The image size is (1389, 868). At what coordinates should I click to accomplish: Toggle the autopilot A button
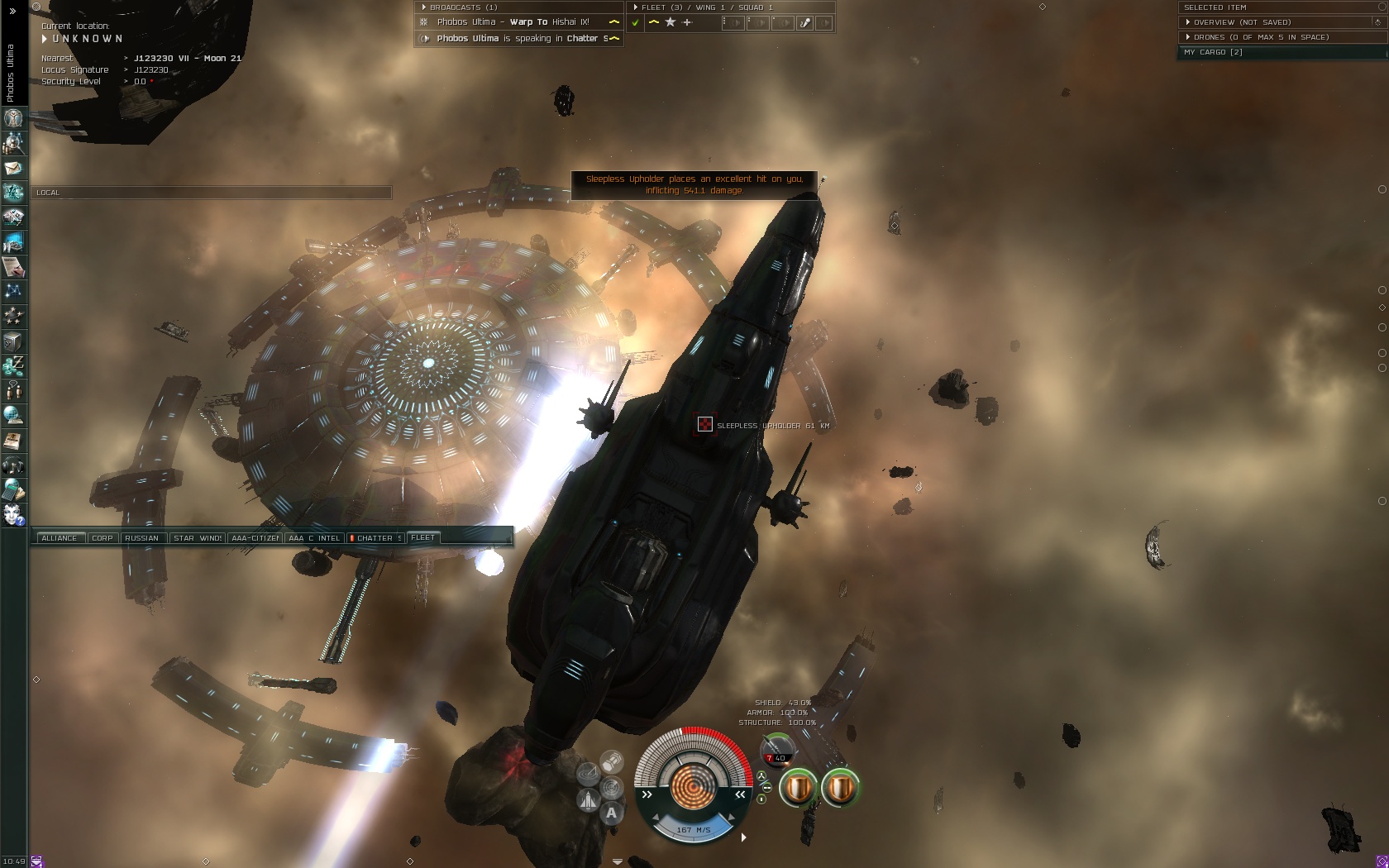tap(611, 813)
